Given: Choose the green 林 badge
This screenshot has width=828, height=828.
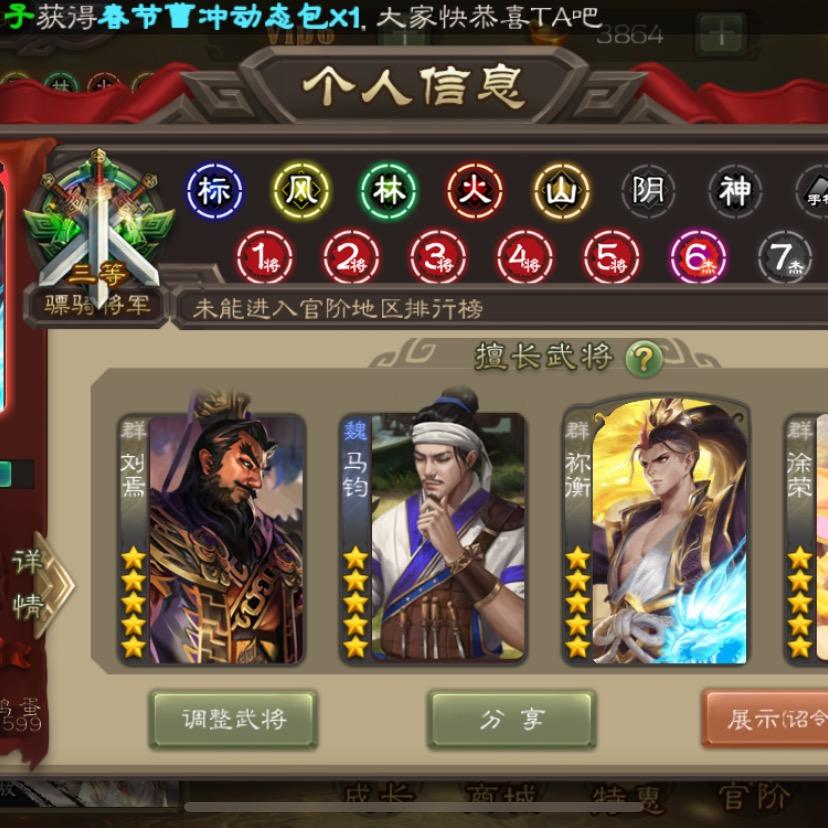Looking at the screenshot, I should coord(388,190).
